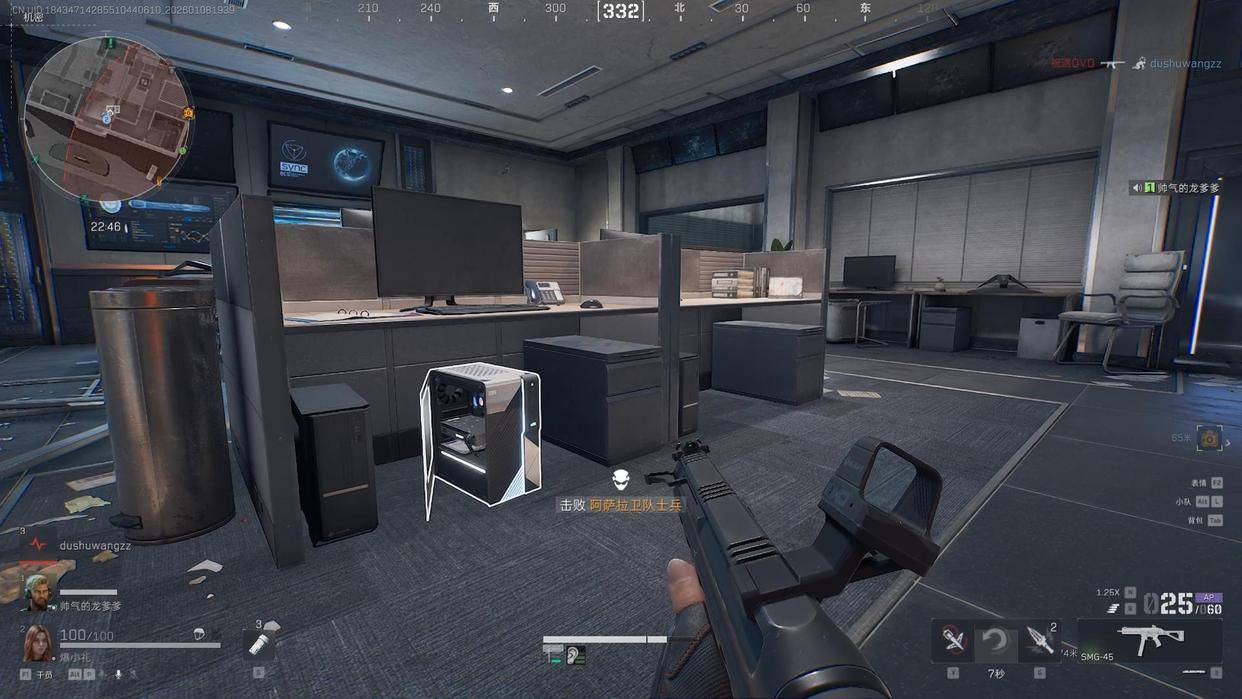Click the 65-meter objective marker icon
The width and height of the screenshot is (1242, 699).
tap(1210, 438)
